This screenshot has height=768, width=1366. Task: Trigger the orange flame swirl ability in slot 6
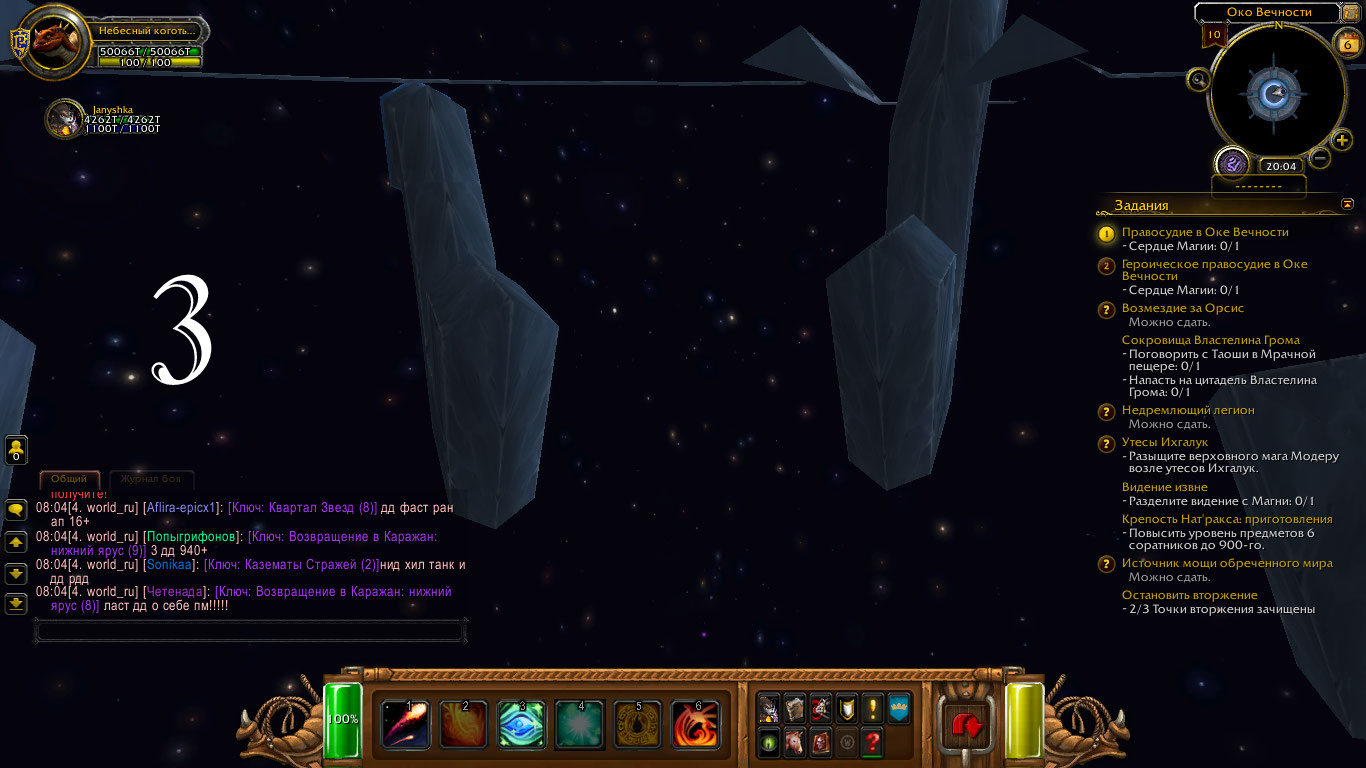tap(695, 724)
